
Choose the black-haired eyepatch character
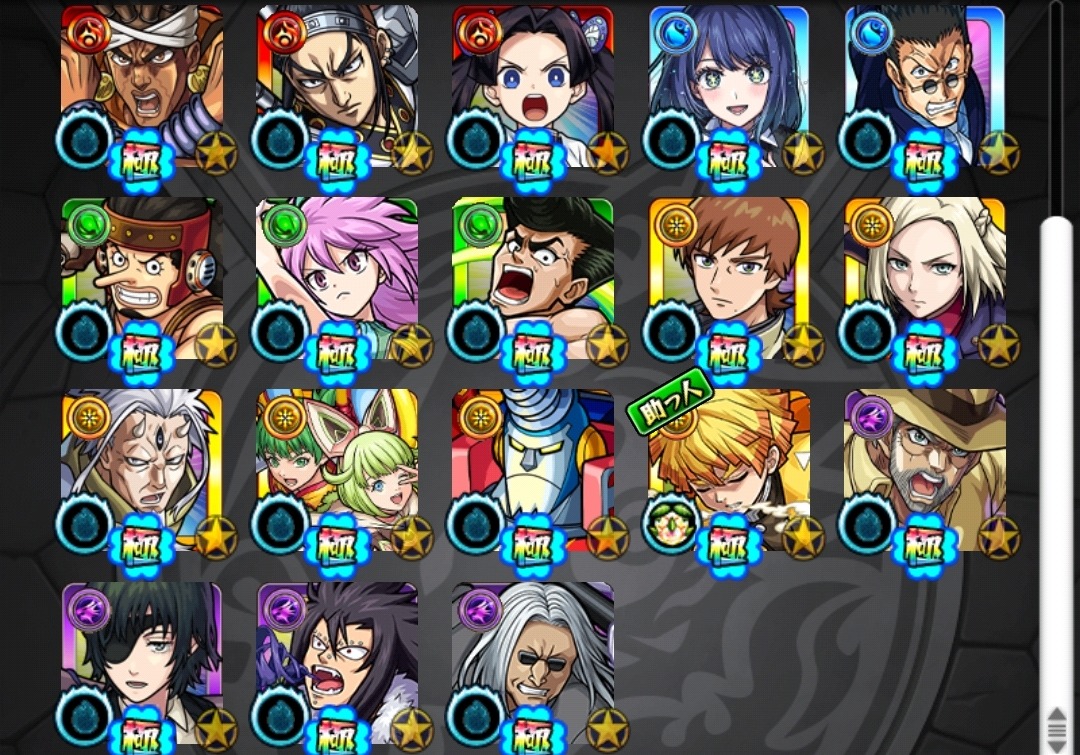click(142, 660)
